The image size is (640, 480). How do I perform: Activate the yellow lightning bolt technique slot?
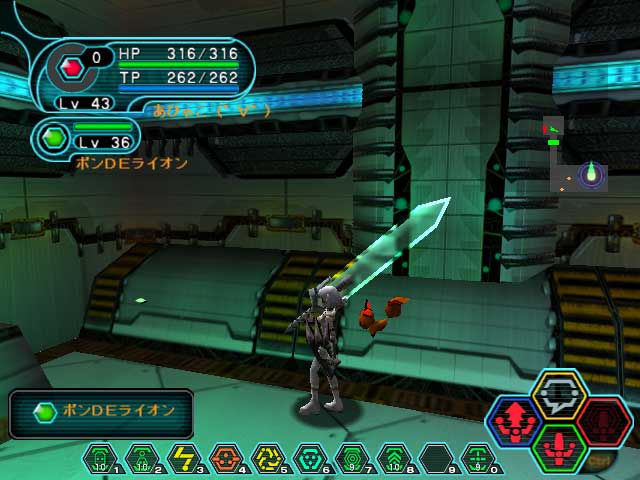click(x=183, y=458)
